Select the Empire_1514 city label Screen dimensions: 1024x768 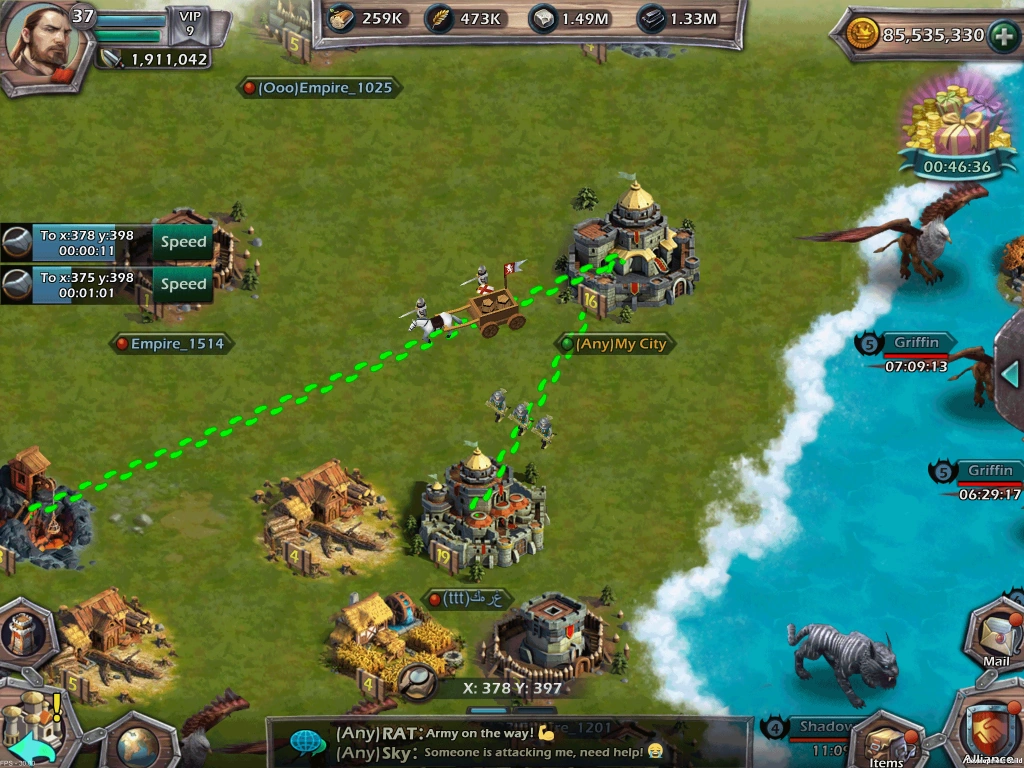[172, 344]
